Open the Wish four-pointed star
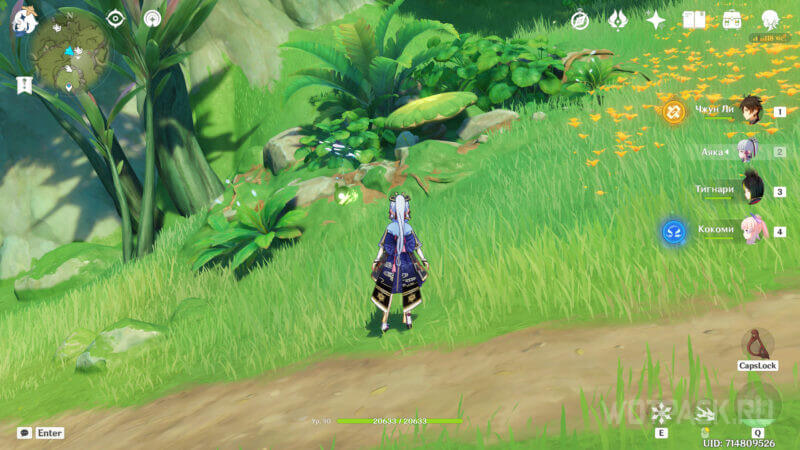 (x=656, y=20)
